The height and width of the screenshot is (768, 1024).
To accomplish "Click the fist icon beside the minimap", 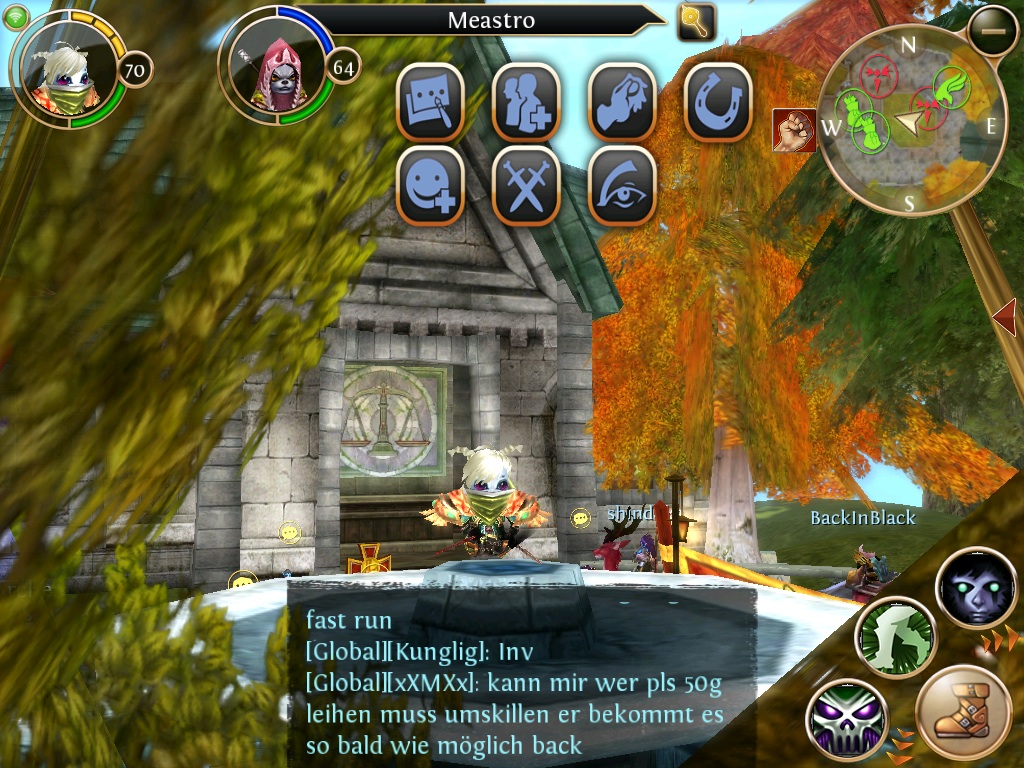I will pos(793,130).
